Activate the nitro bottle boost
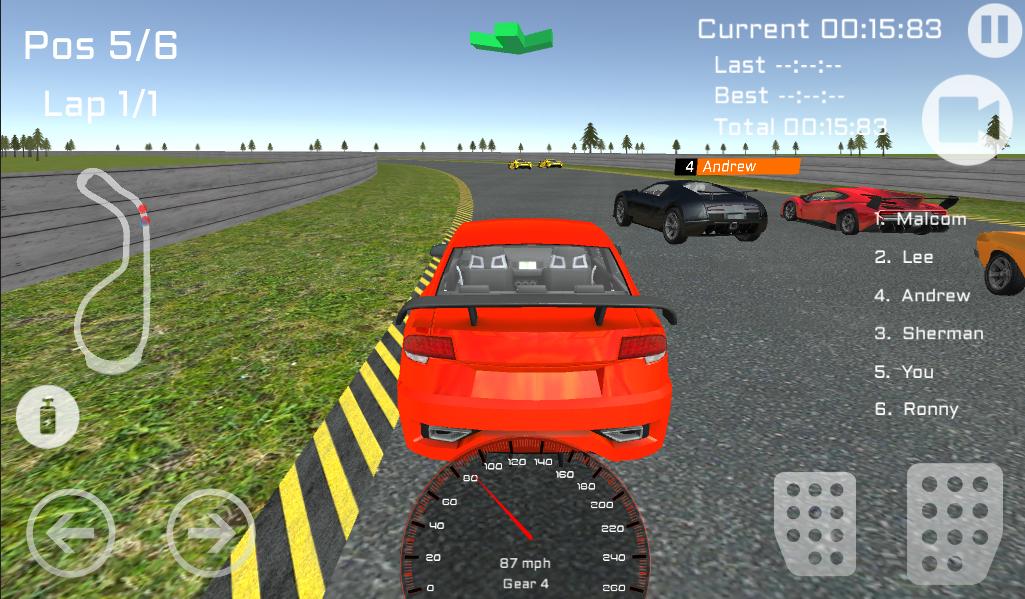 [47, 416]
